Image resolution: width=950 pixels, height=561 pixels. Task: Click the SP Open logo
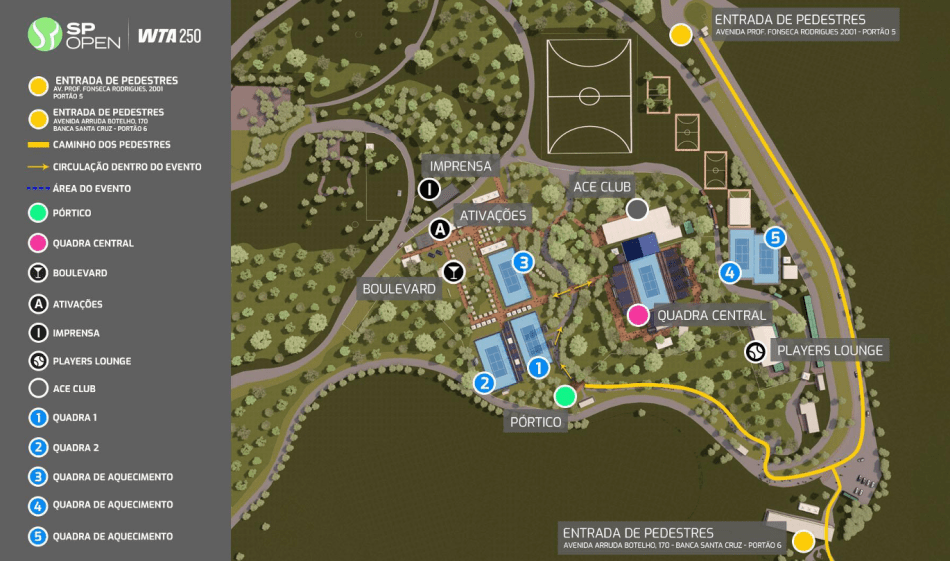(x=75, y=37)
